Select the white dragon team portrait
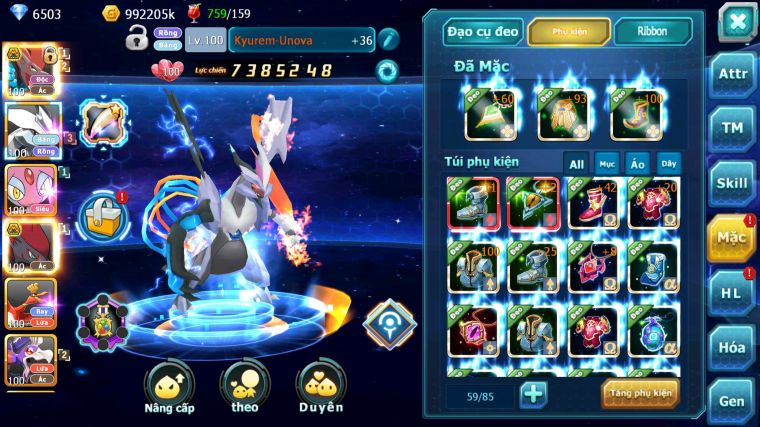Screen dimensions: 760x427 tap(32, 127)
